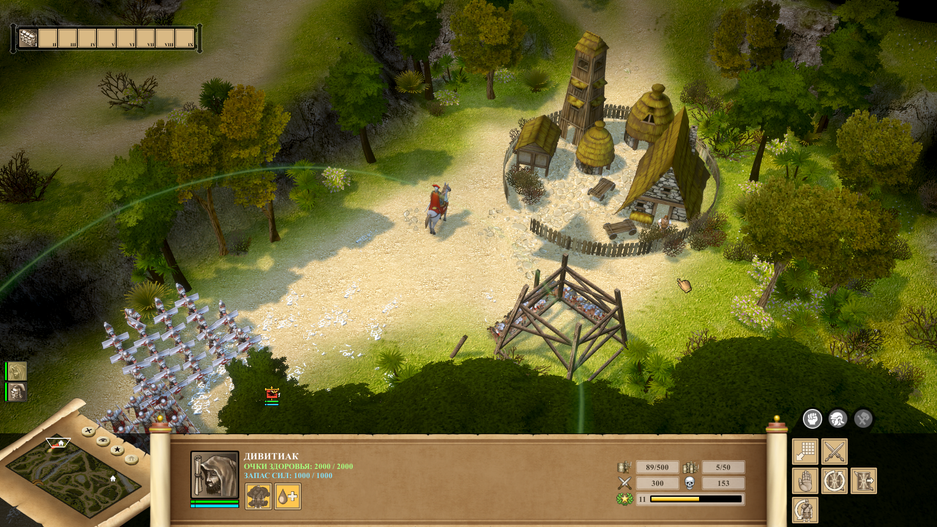Issue the crossed swords attack command
Image resolution: width=937 pixels, height=527 pixels.
pyautogui.click(x=835, y=452)
